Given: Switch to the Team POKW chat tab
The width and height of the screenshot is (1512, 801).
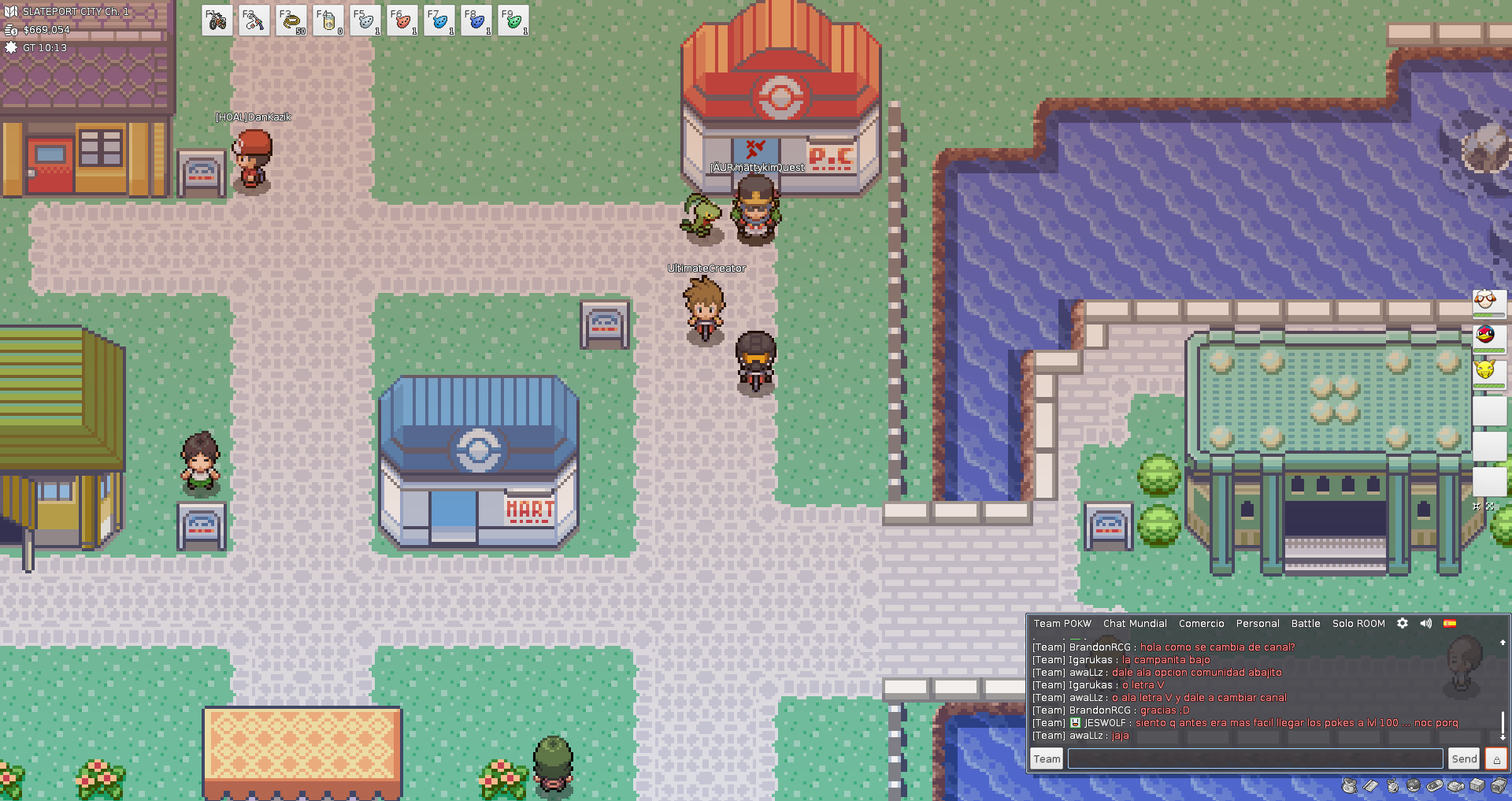Looking at the screenshot, I should (x=1062, y=623).
